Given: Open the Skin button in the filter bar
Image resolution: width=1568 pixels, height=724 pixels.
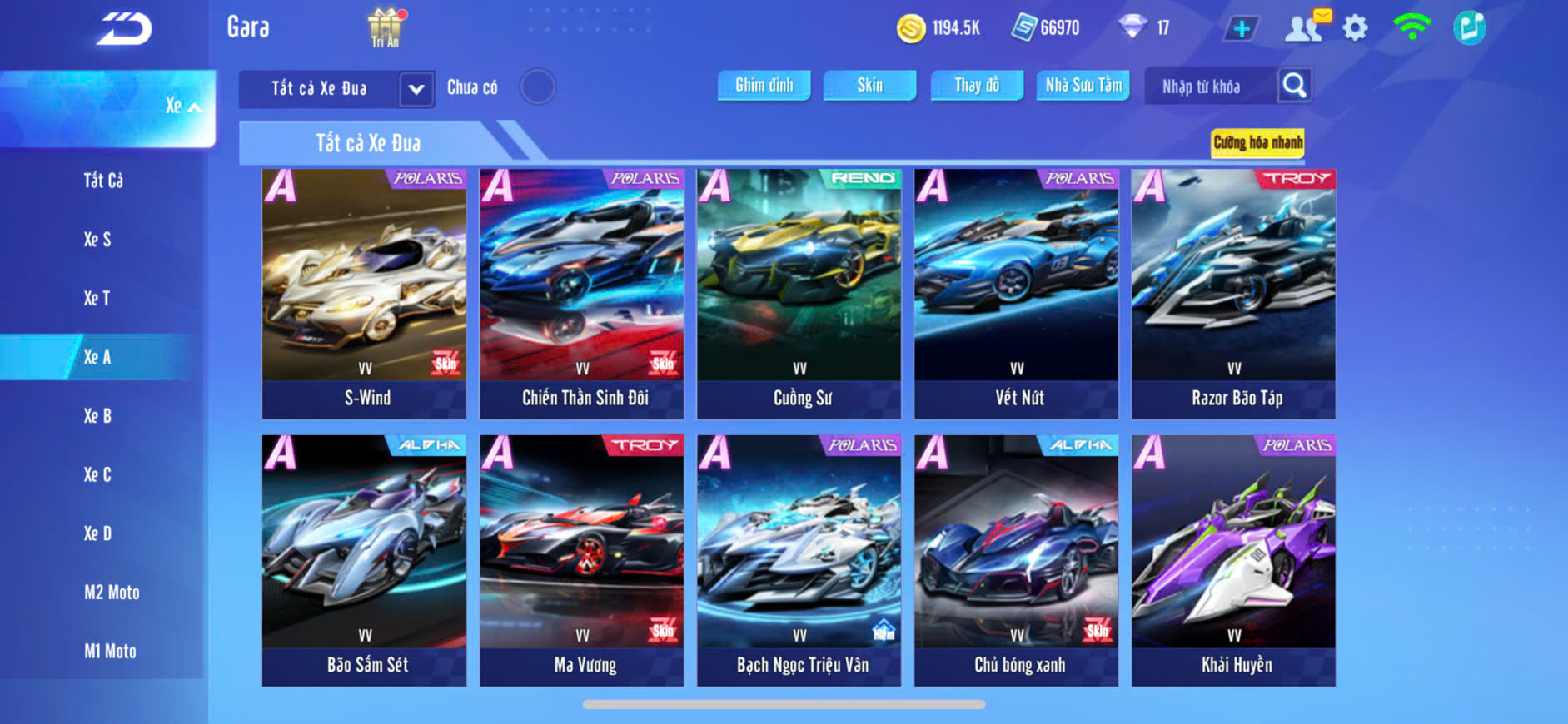Looking at the screenshot, I should coord(869,85).
